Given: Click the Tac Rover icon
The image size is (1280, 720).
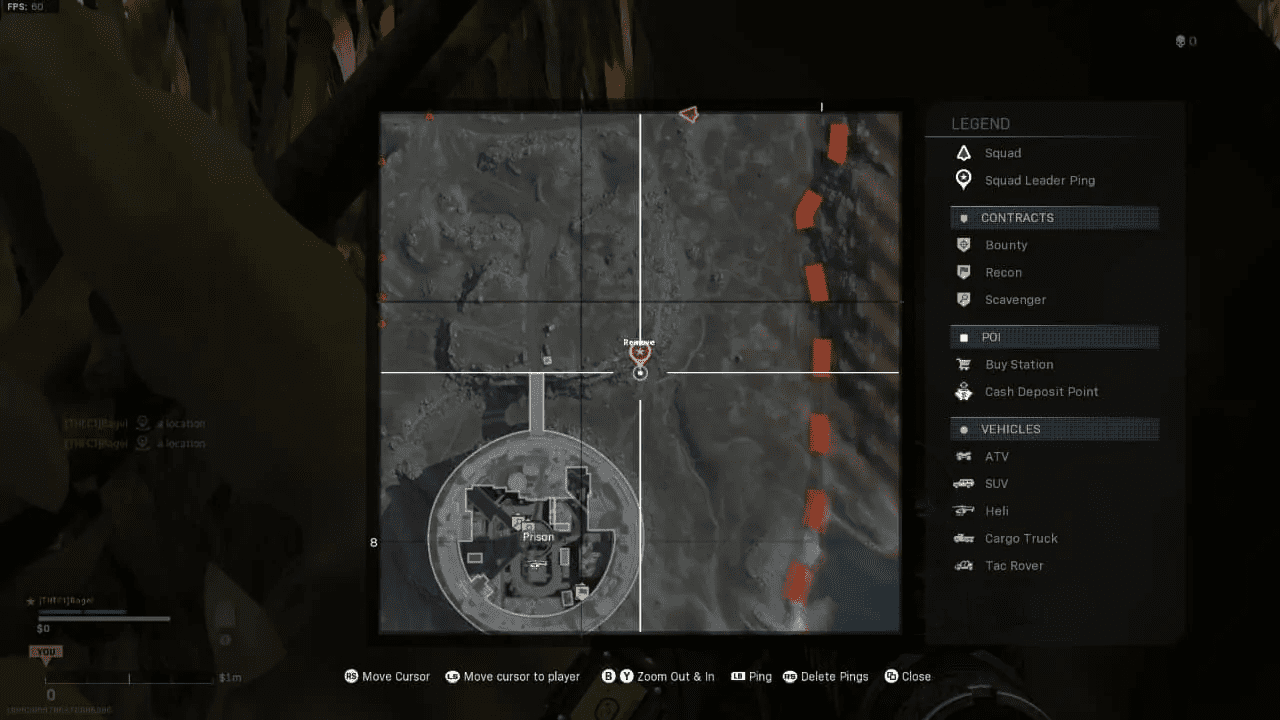Looking at the screenshot, I should (x=963, y=565).
